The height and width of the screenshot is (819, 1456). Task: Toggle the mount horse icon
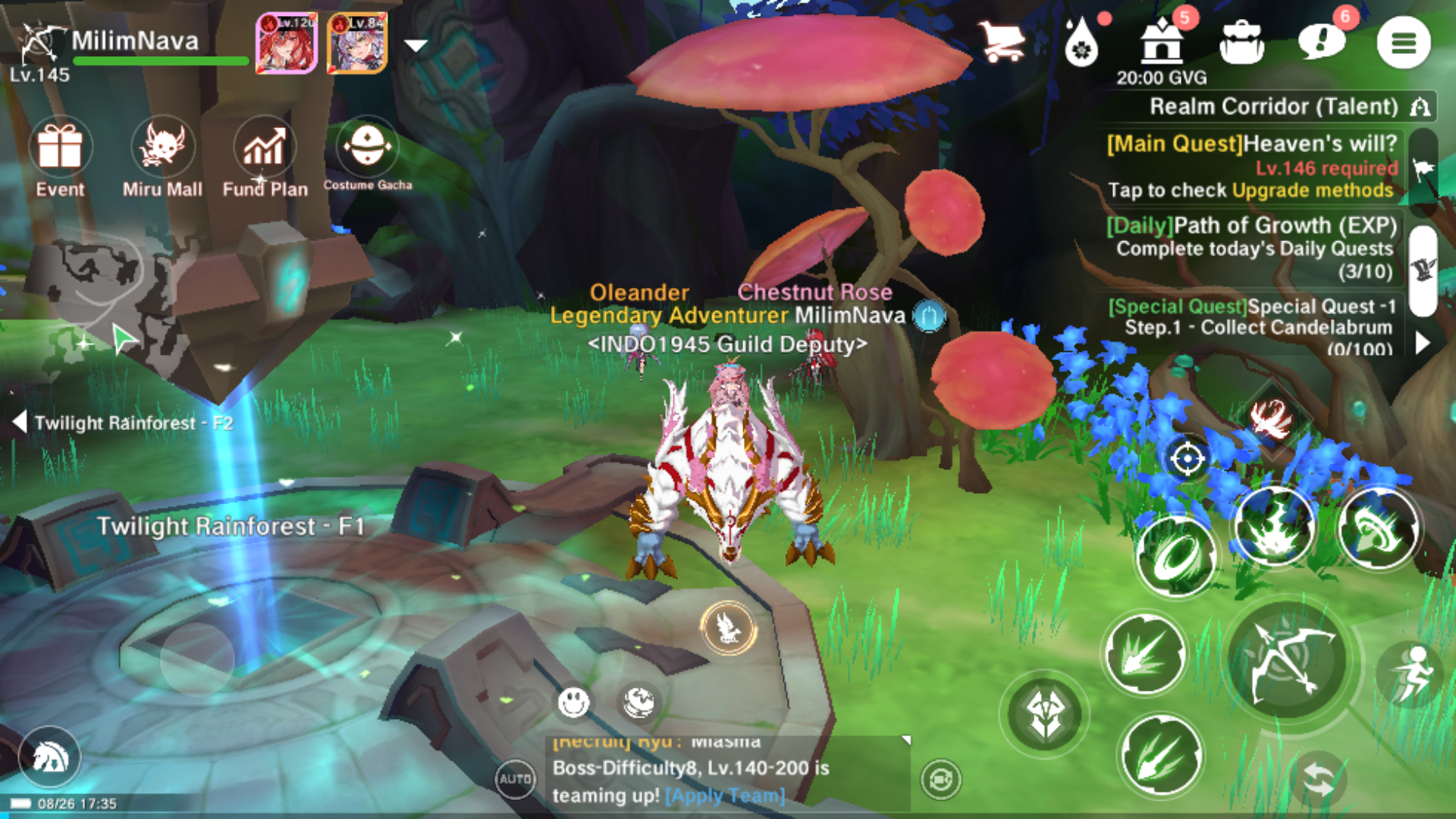(x=50, y=757)
